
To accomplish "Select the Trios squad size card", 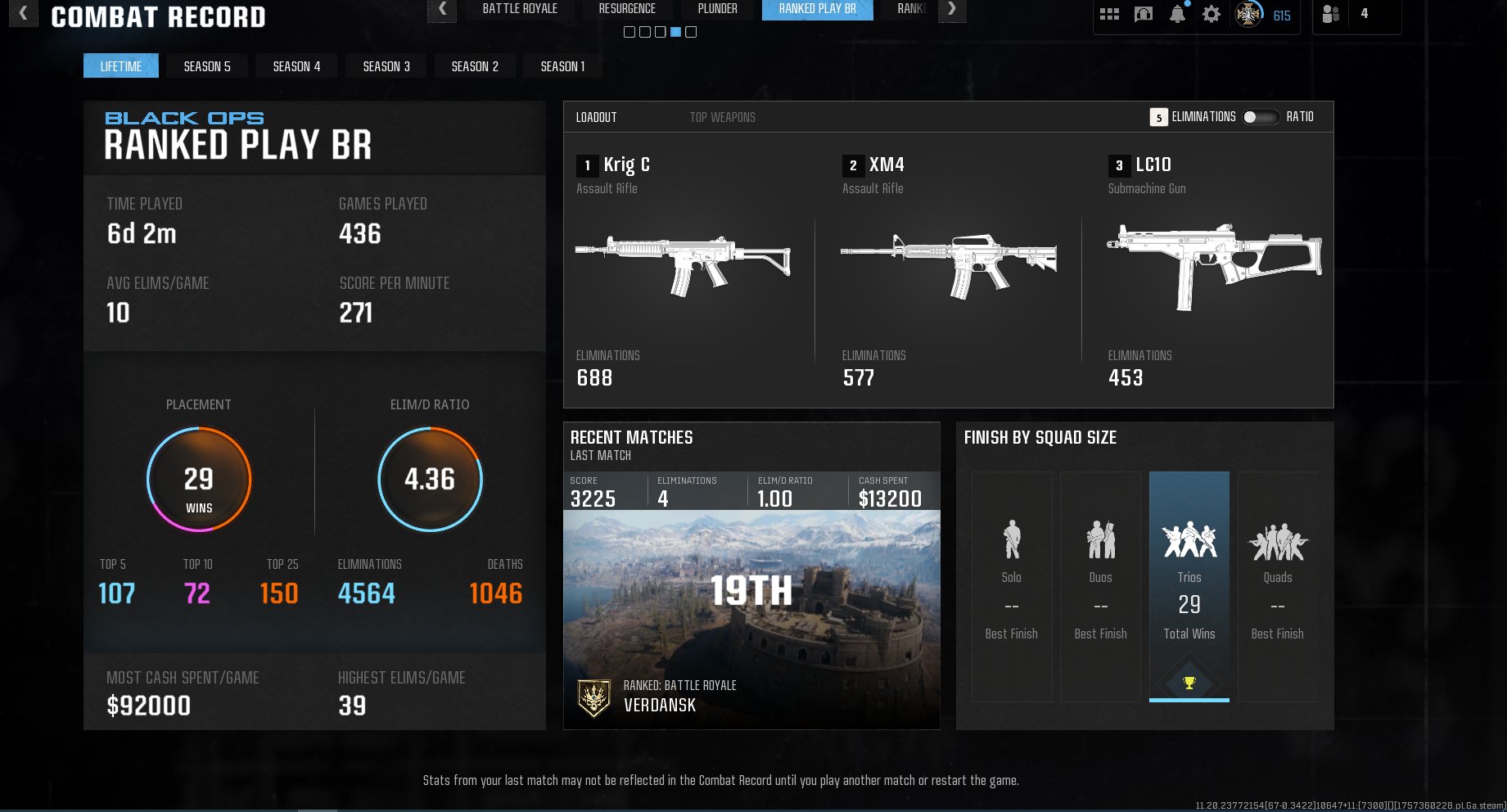I will click(x=1189, y=585).
